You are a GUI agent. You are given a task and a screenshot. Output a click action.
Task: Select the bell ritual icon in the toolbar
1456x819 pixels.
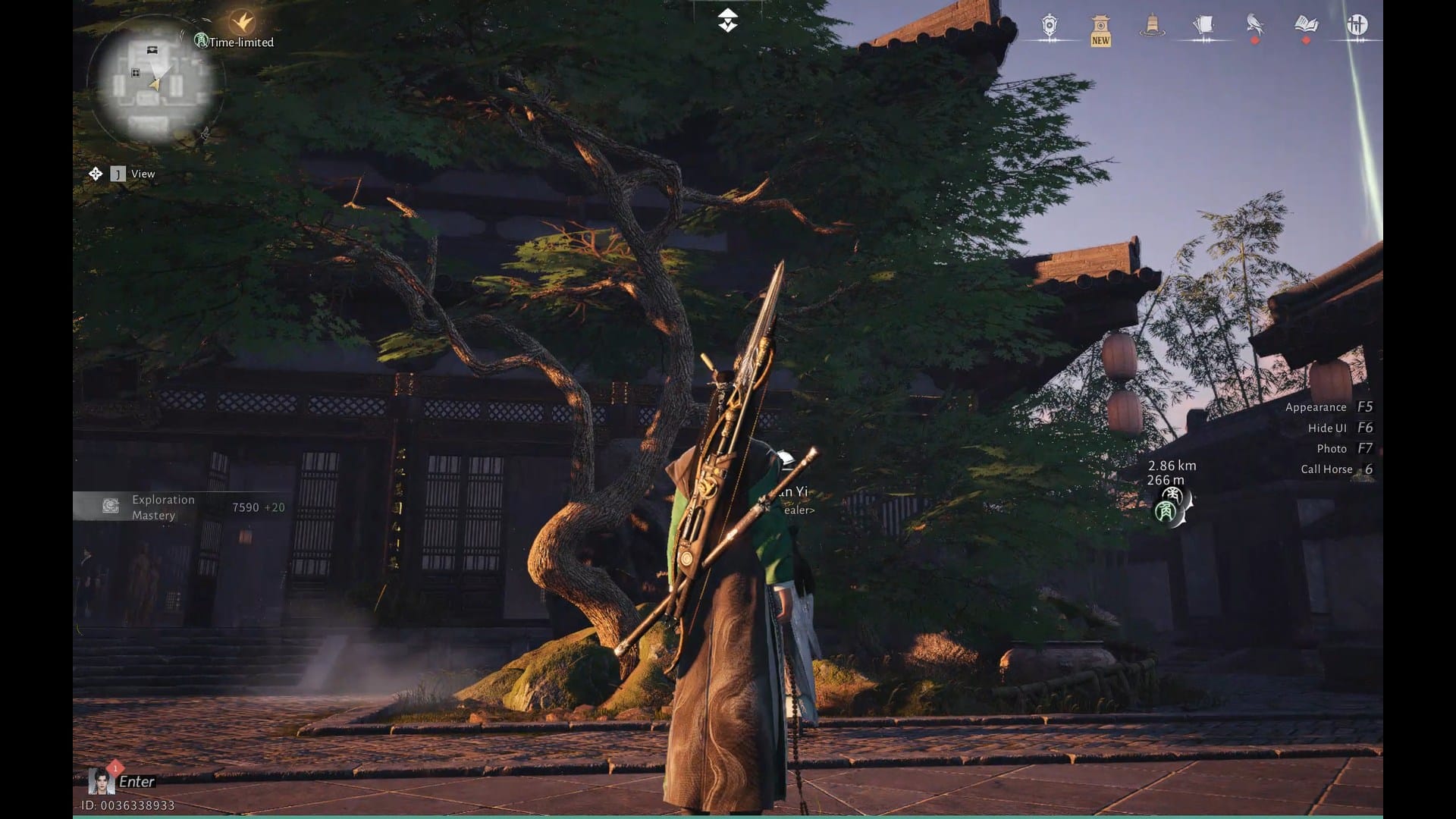tap(1153, 27)
